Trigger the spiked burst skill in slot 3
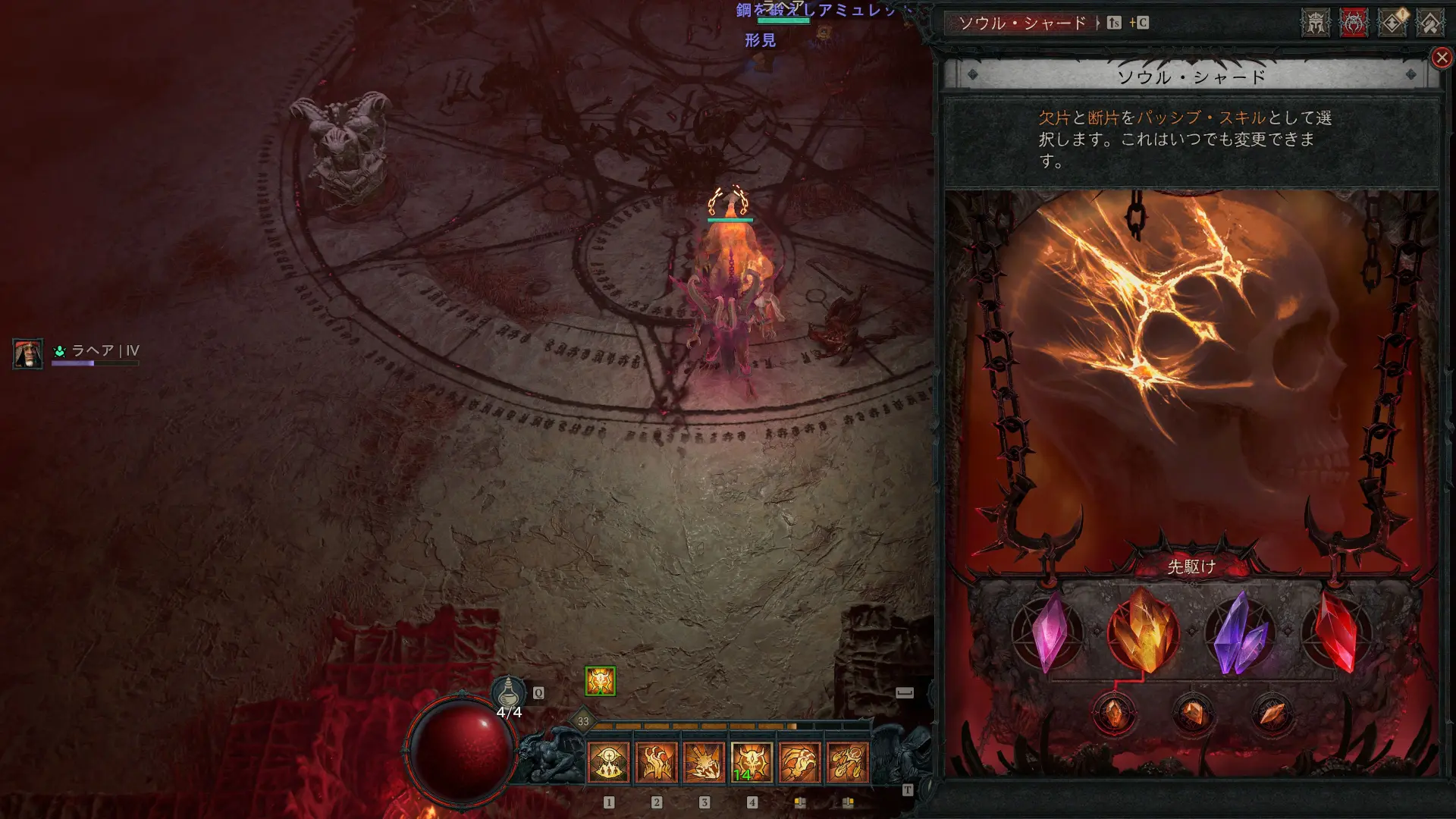1456x819 pixels. tap(704, 761)
